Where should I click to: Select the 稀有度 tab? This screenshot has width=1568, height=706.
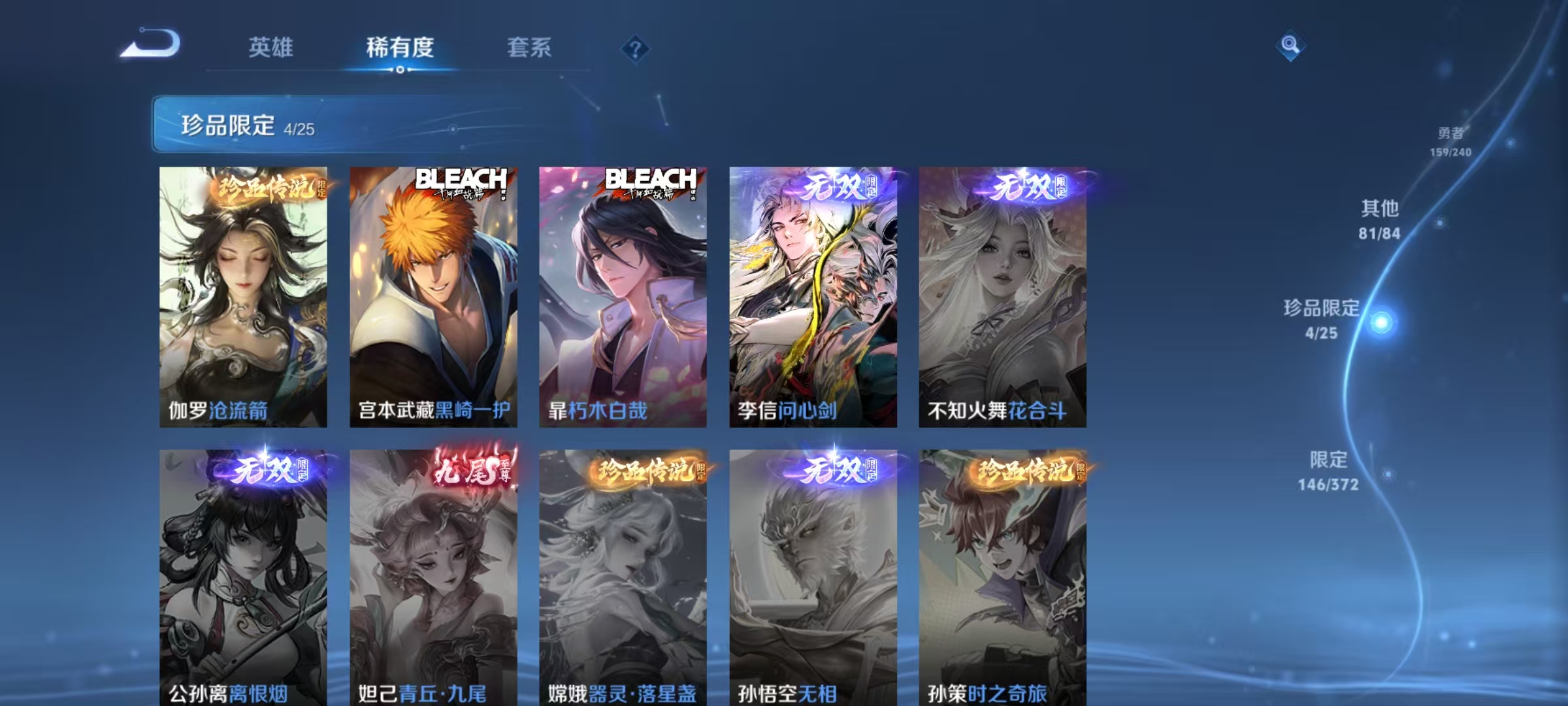tap(400, 48)
